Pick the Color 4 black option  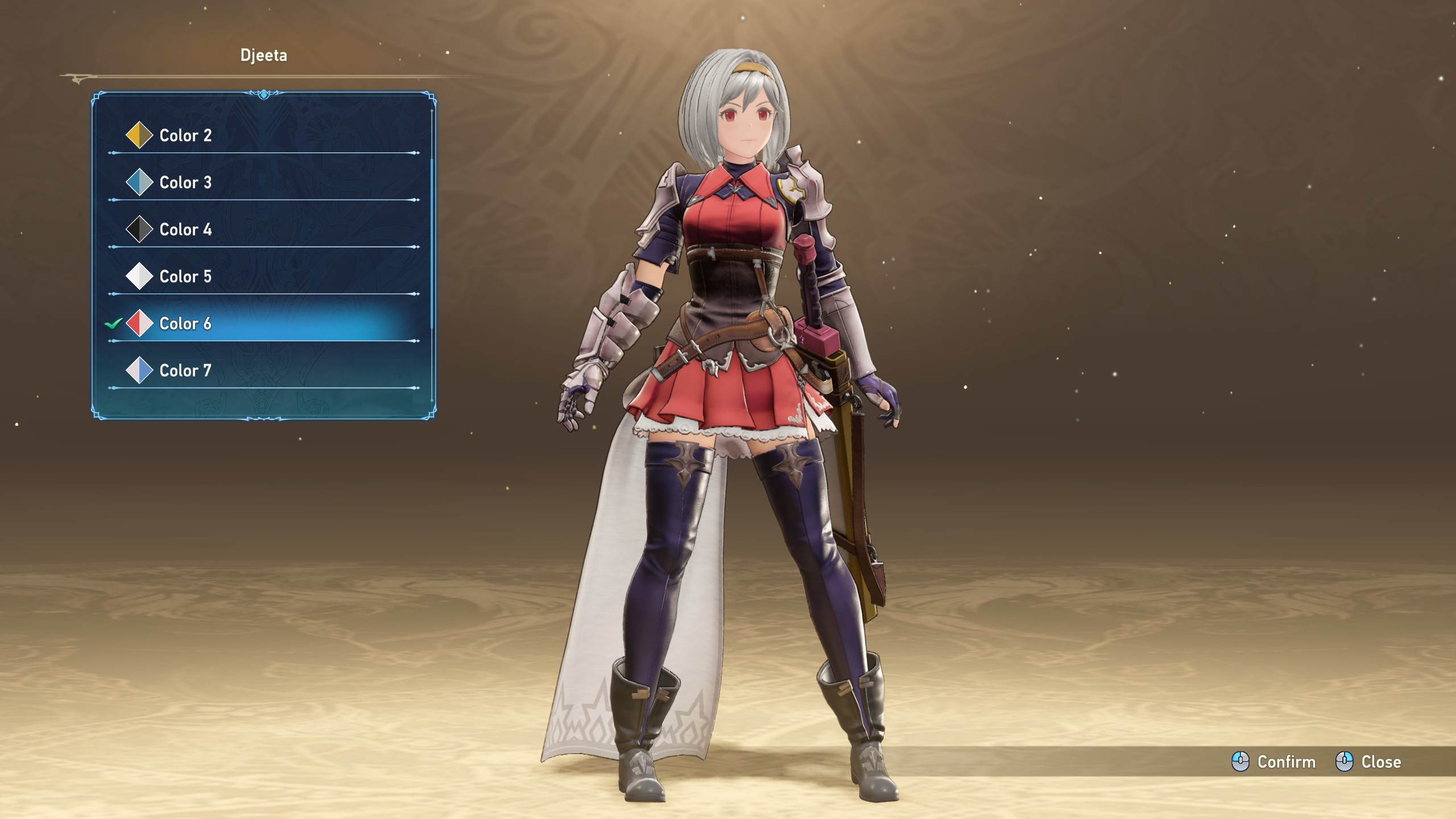tap(185, 230)
